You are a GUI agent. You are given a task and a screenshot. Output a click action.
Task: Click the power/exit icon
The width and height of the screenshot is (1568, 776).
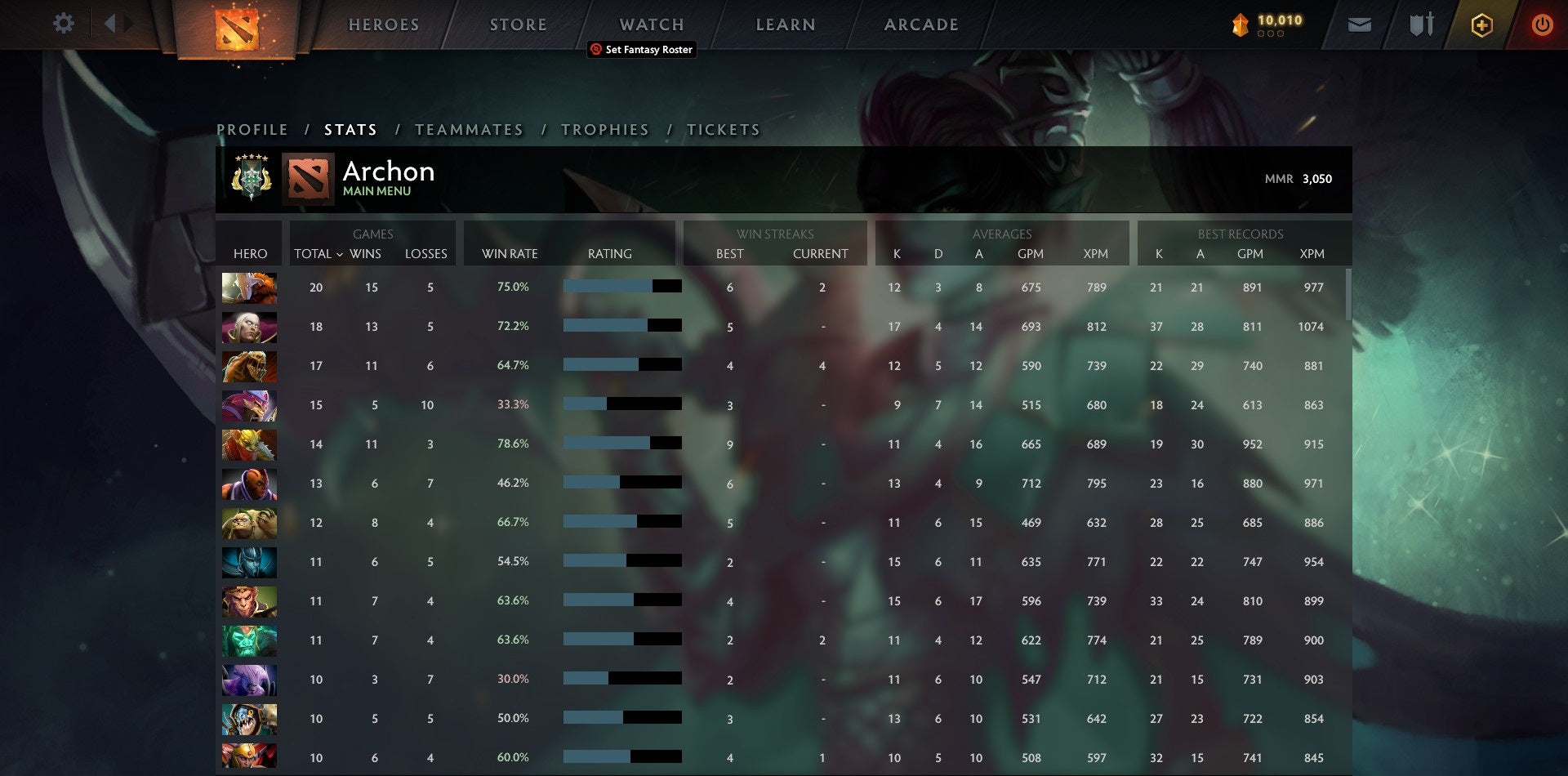click(x=1543, y=25)
